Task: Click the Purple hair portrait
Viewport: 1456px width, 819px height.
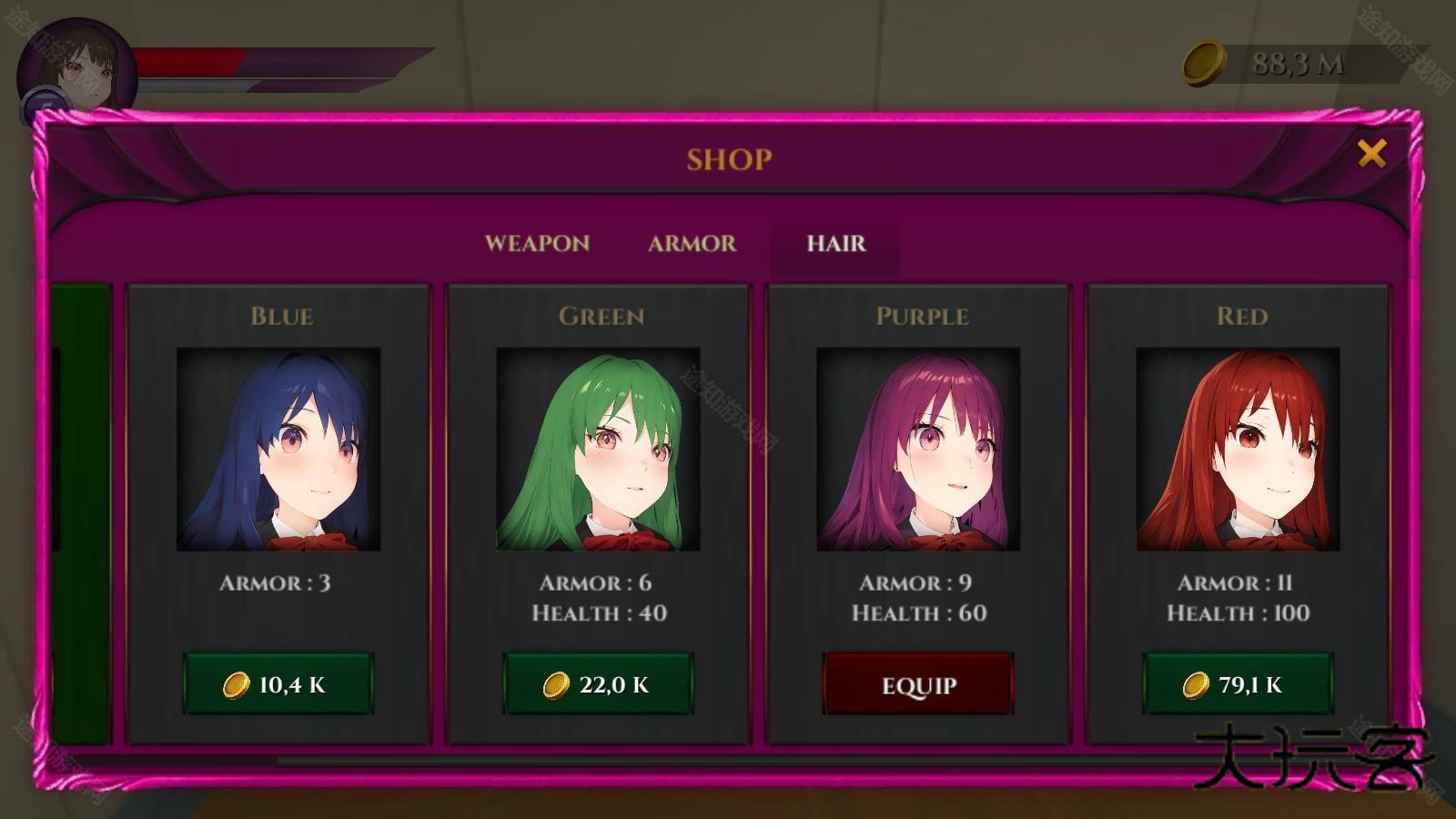Action: click(918, 450)
